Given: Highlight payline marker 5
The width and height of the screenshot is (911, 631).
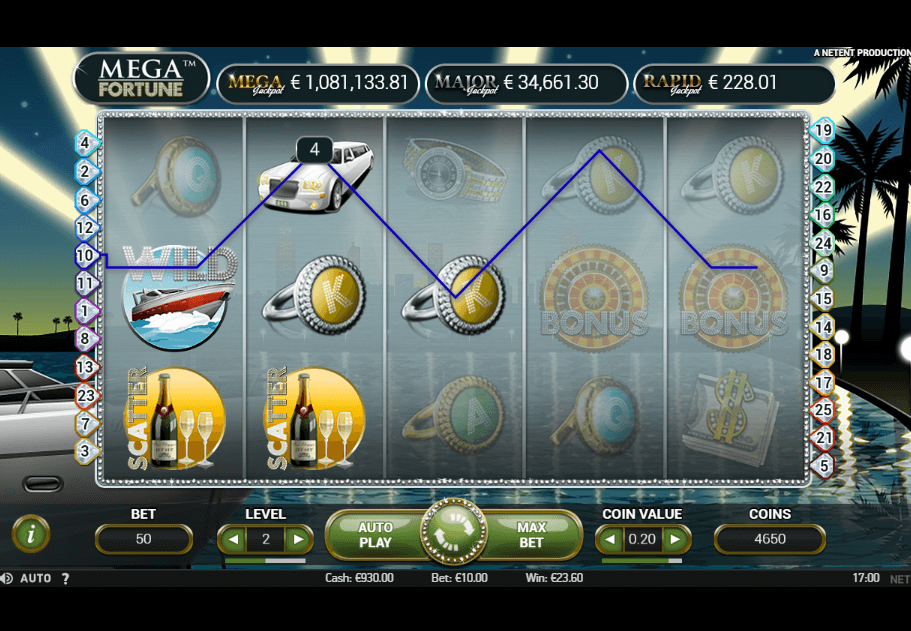Looking at the screenshot, I should click(x=824, y=465).
